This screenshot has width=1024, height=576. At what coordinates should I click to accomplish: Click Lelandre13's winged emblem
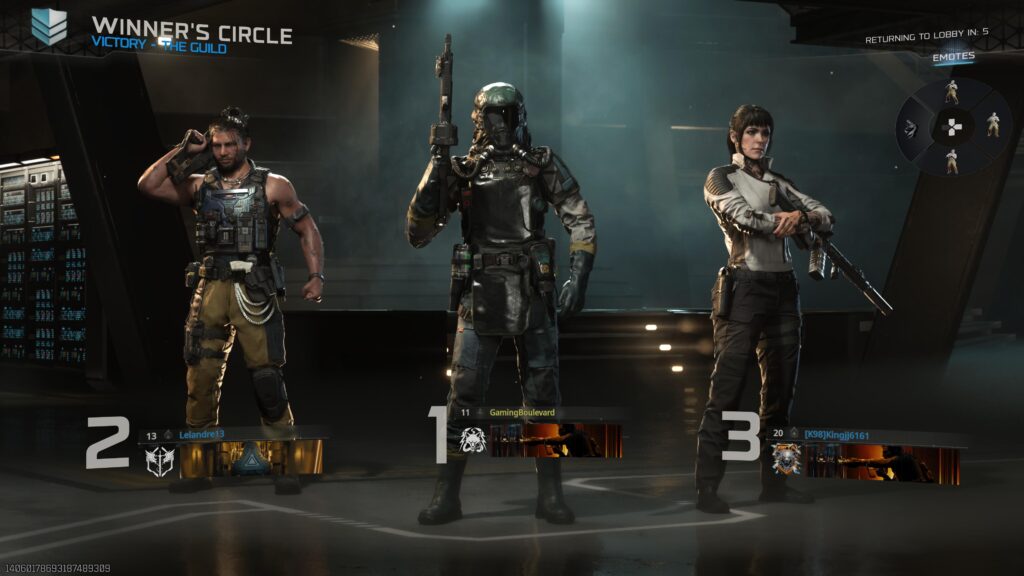(160, 459)
